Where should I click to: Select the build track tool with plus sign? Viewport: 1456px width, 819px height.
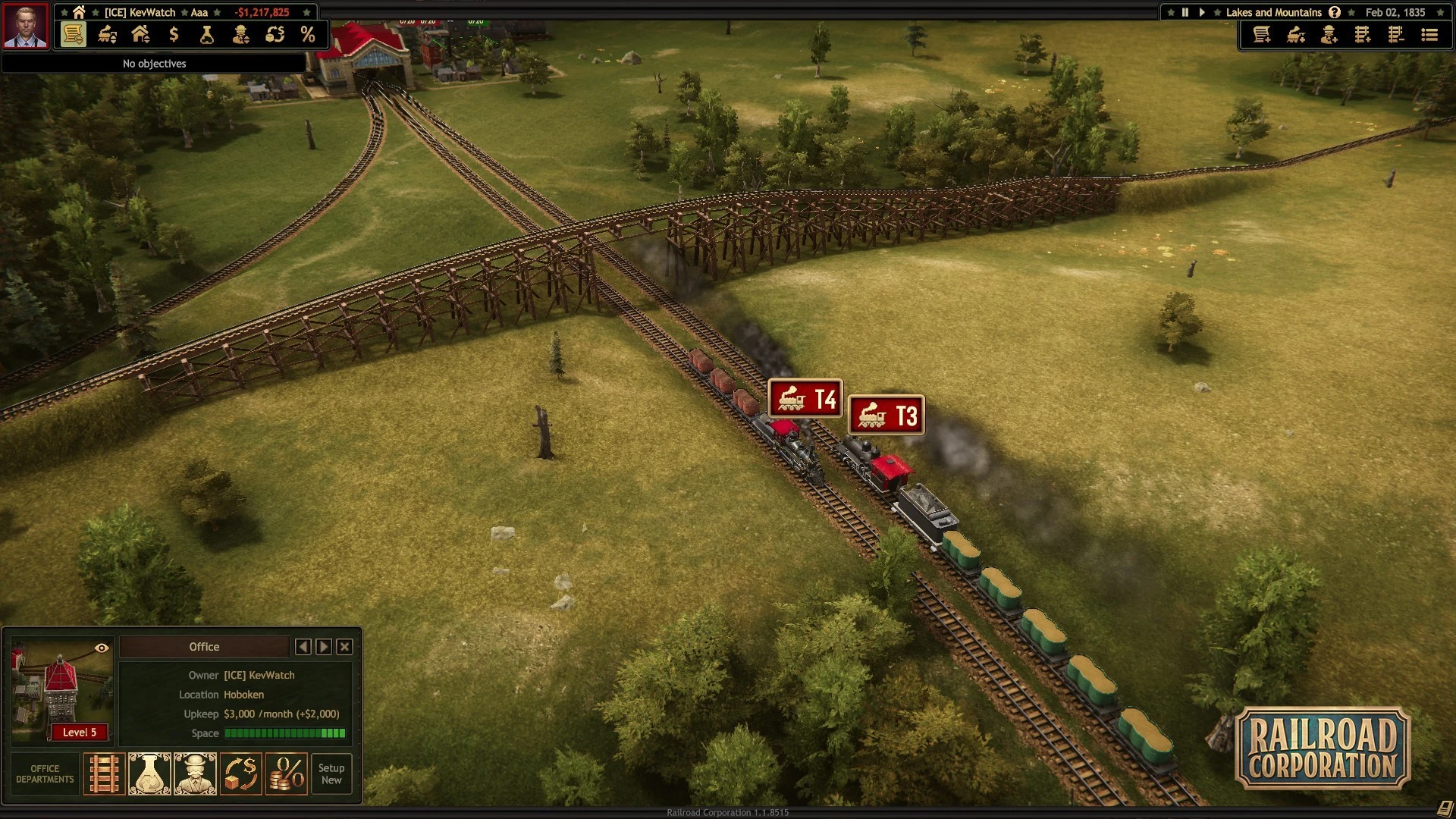click(x=1363, y=35)
